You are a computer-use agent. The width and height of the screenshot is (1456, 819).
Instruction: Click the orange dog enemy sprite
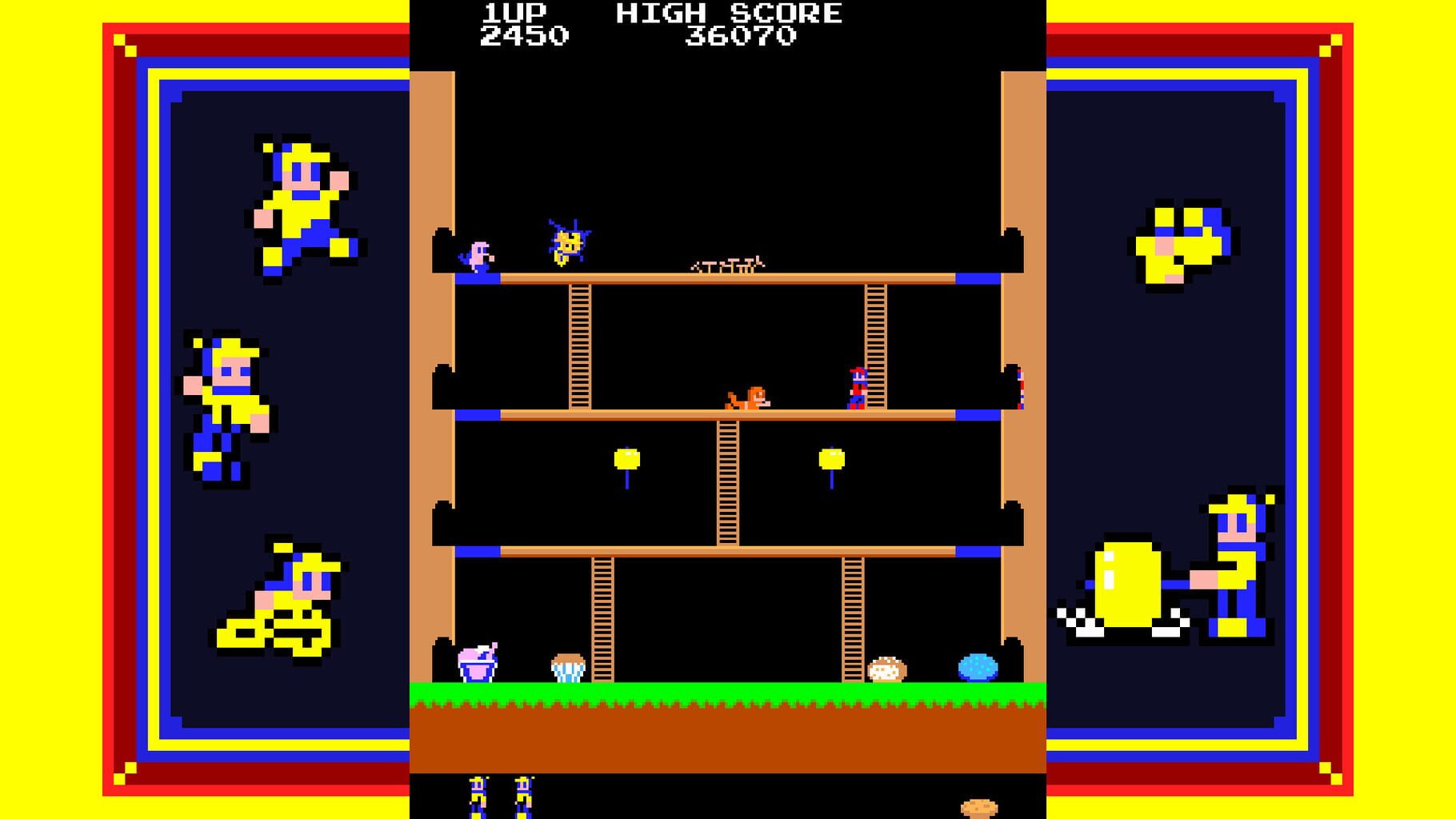coord(748,396)
